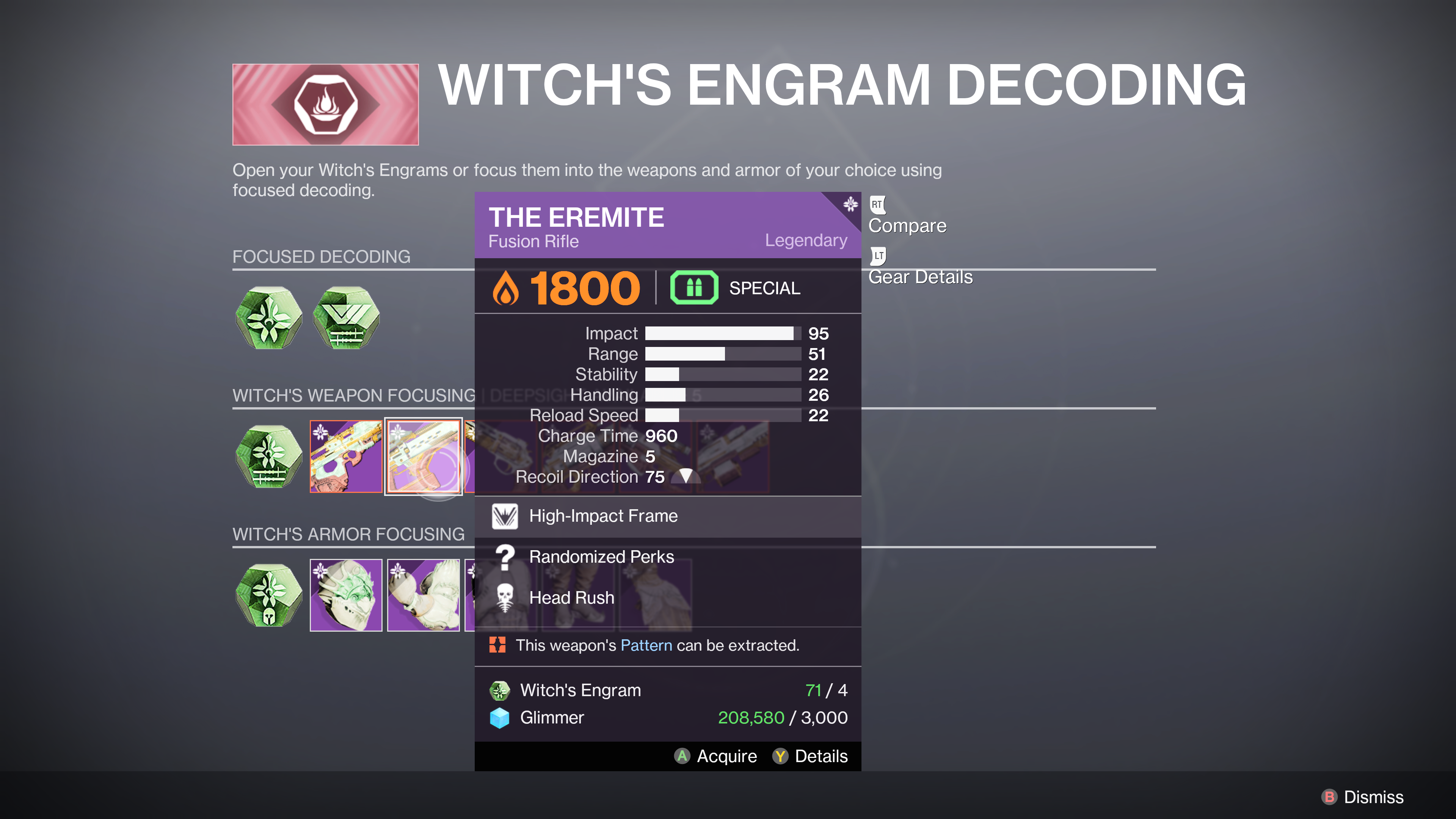The image size is (1456, 819).
Task: Click the Impact stat bar
Action: (721, 334)
